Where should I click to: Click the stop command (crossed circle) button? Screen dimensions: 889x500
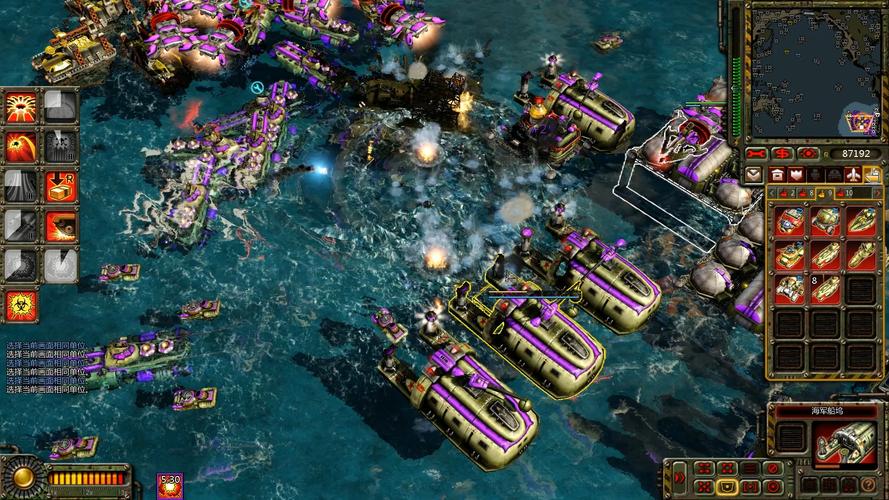(x=771, y=468)
